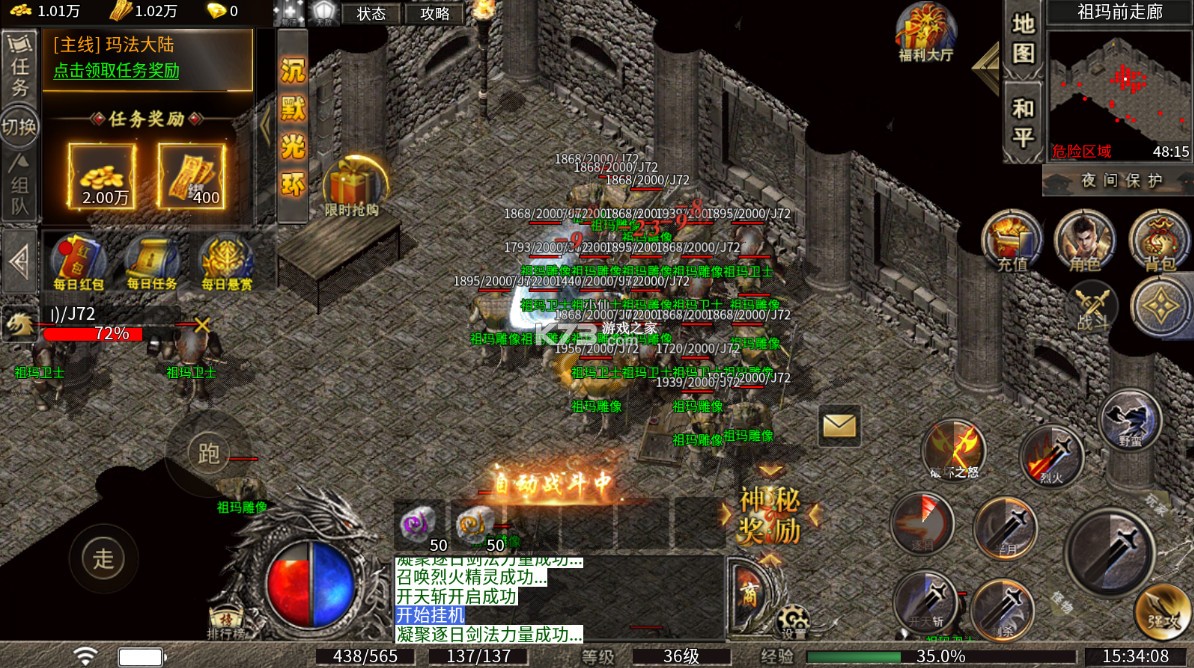Open the envelope mail icon
Screen dimensions: 1194x668
point(840,427)
